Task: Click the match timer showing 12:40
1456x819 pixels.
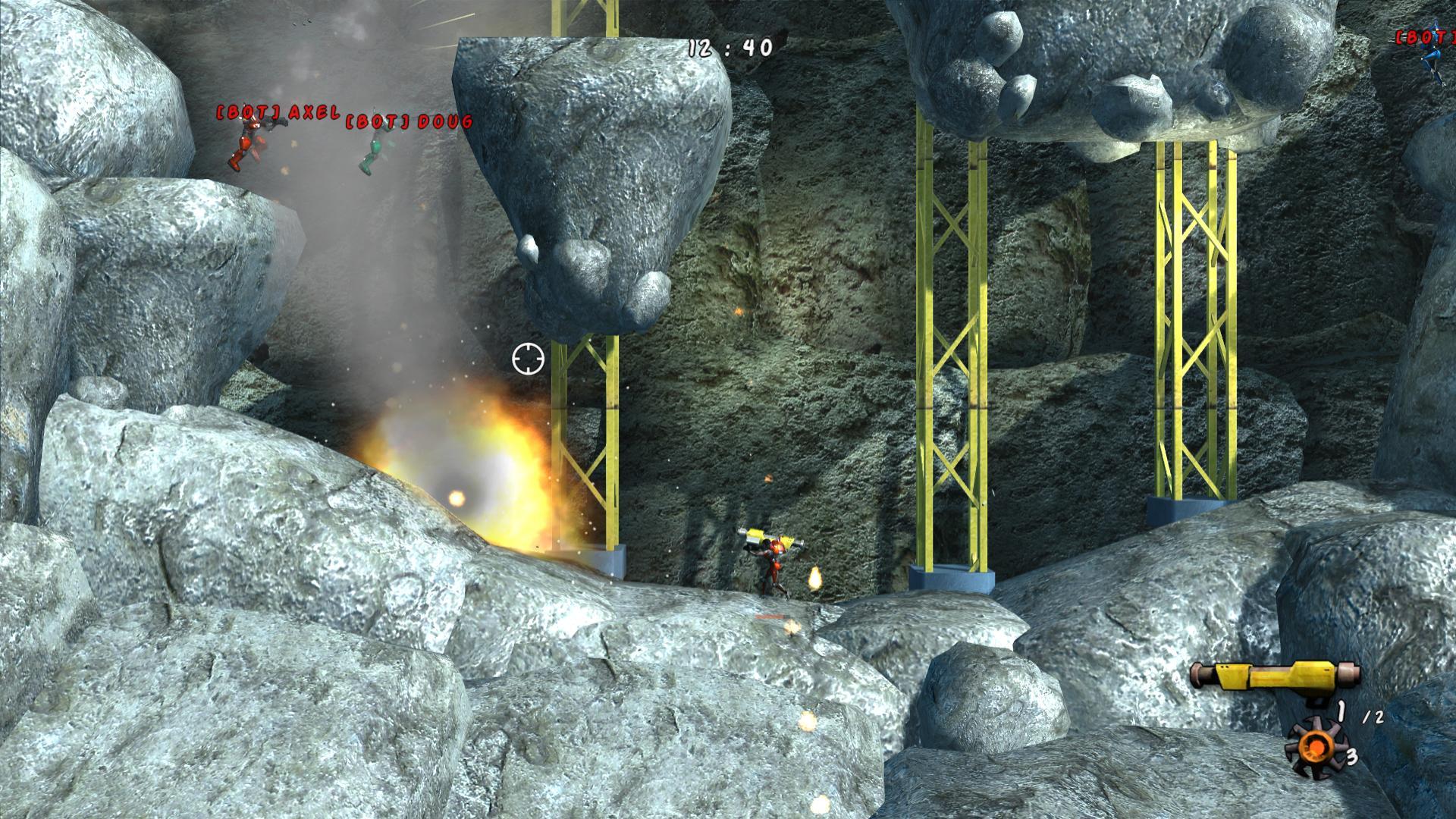Action: tap(730, 47)
